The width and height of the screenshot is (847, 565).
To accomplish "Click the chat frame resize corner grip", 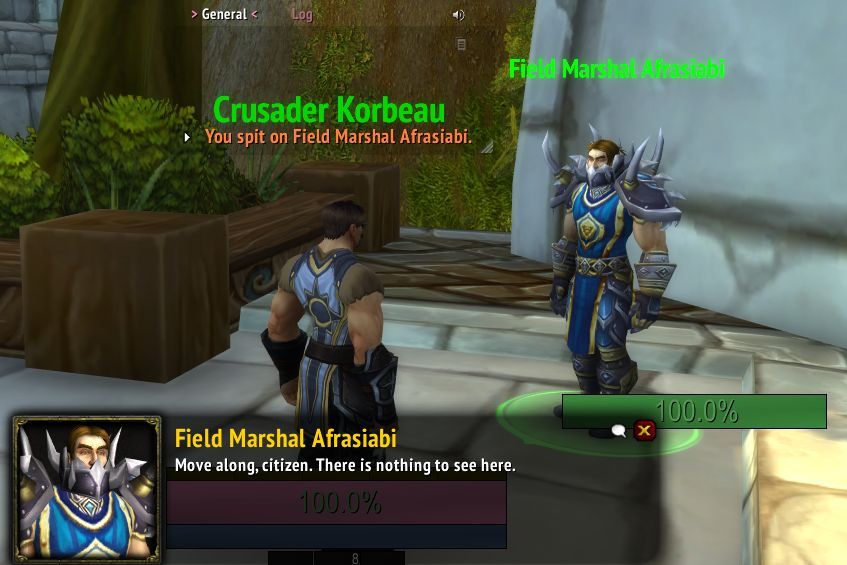I will point(487,146).
